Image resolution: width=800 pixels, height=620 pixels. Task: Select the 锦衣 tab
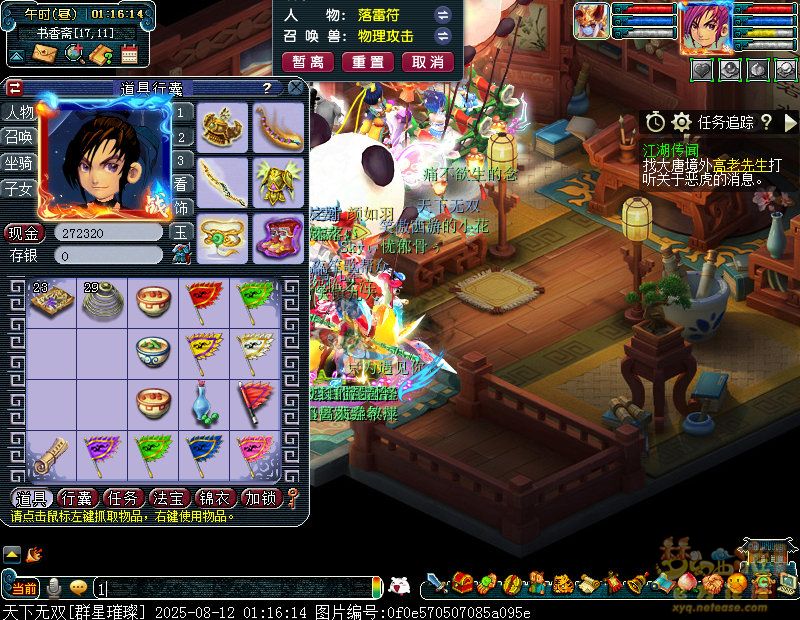[215, 498]
